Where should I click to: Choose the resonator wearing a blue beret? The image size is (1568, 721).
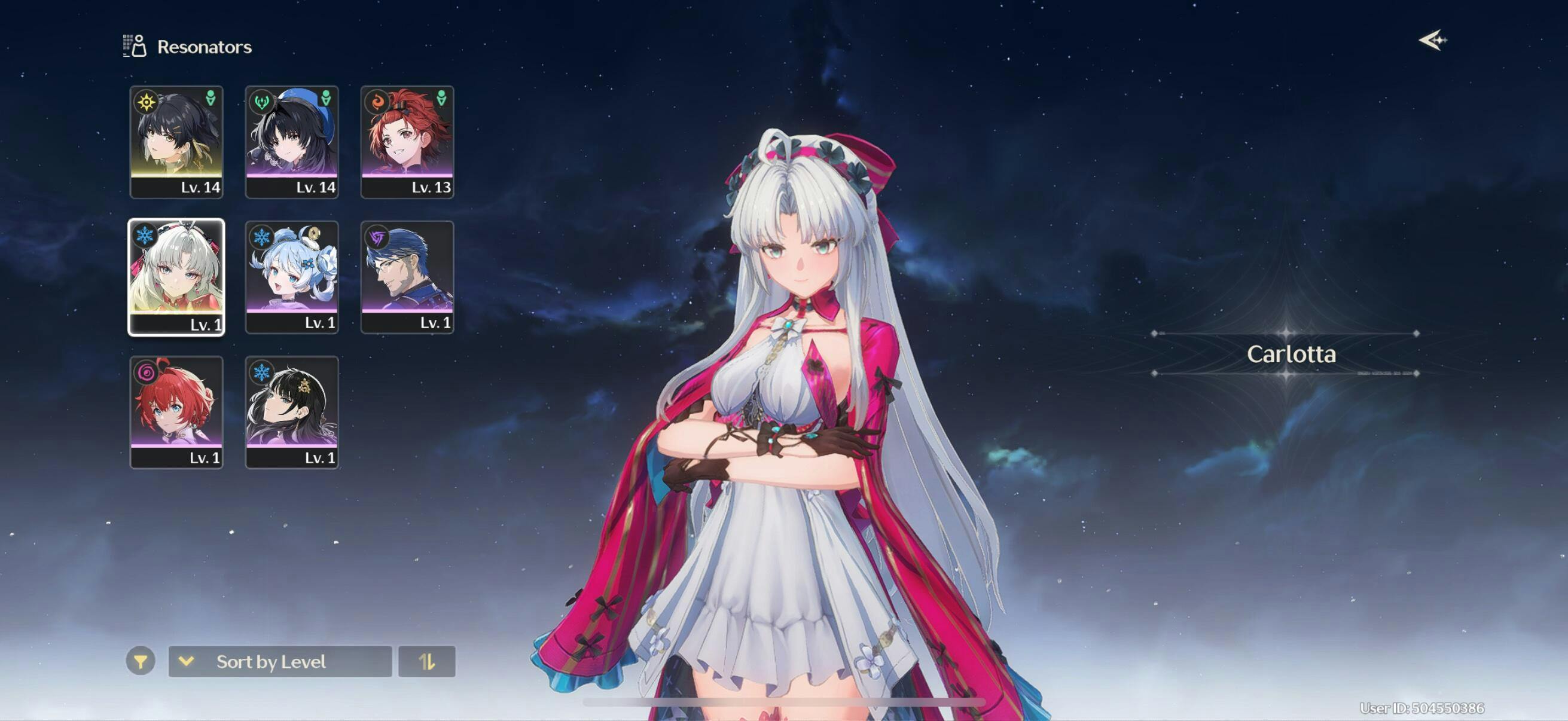pos(292,141)
